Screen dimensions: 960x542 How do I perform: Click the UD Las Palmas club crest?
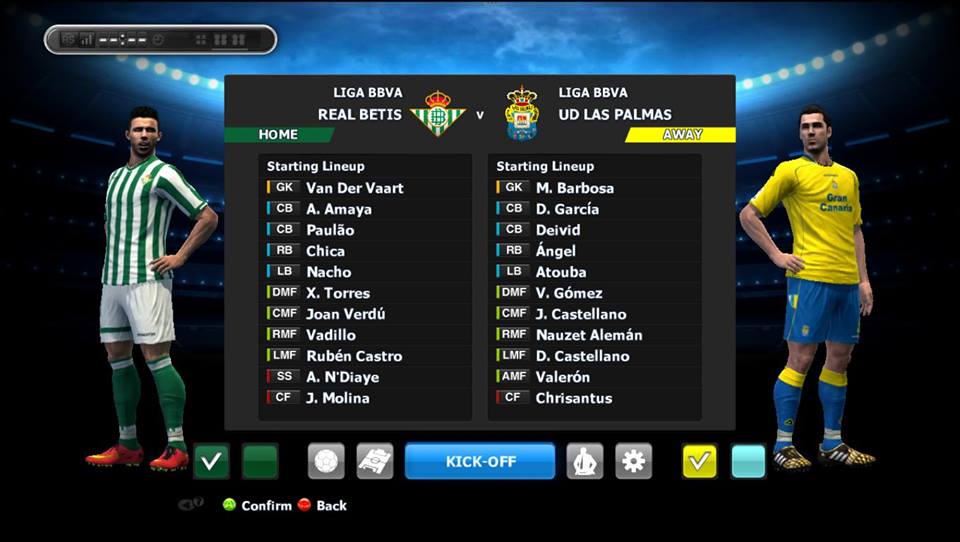pyautogui.click(x=521, y=113)
